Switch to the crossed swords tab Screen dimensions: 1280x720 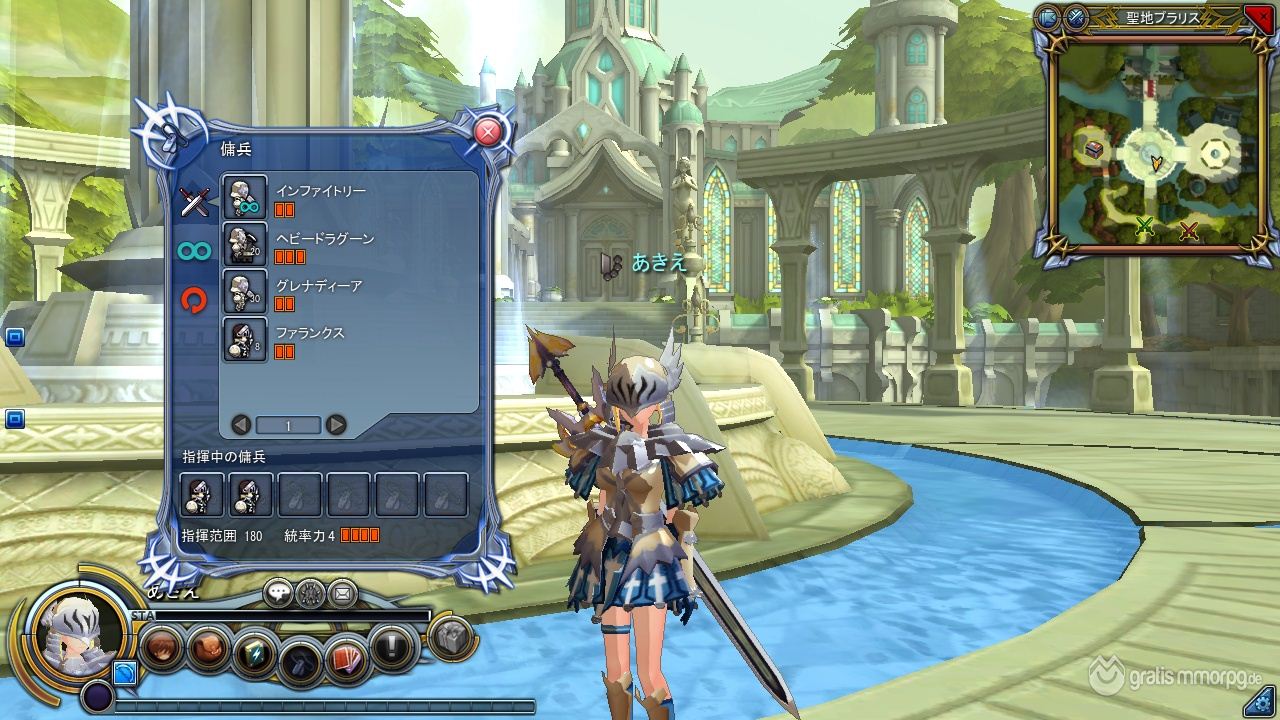(x=194, y=202)
